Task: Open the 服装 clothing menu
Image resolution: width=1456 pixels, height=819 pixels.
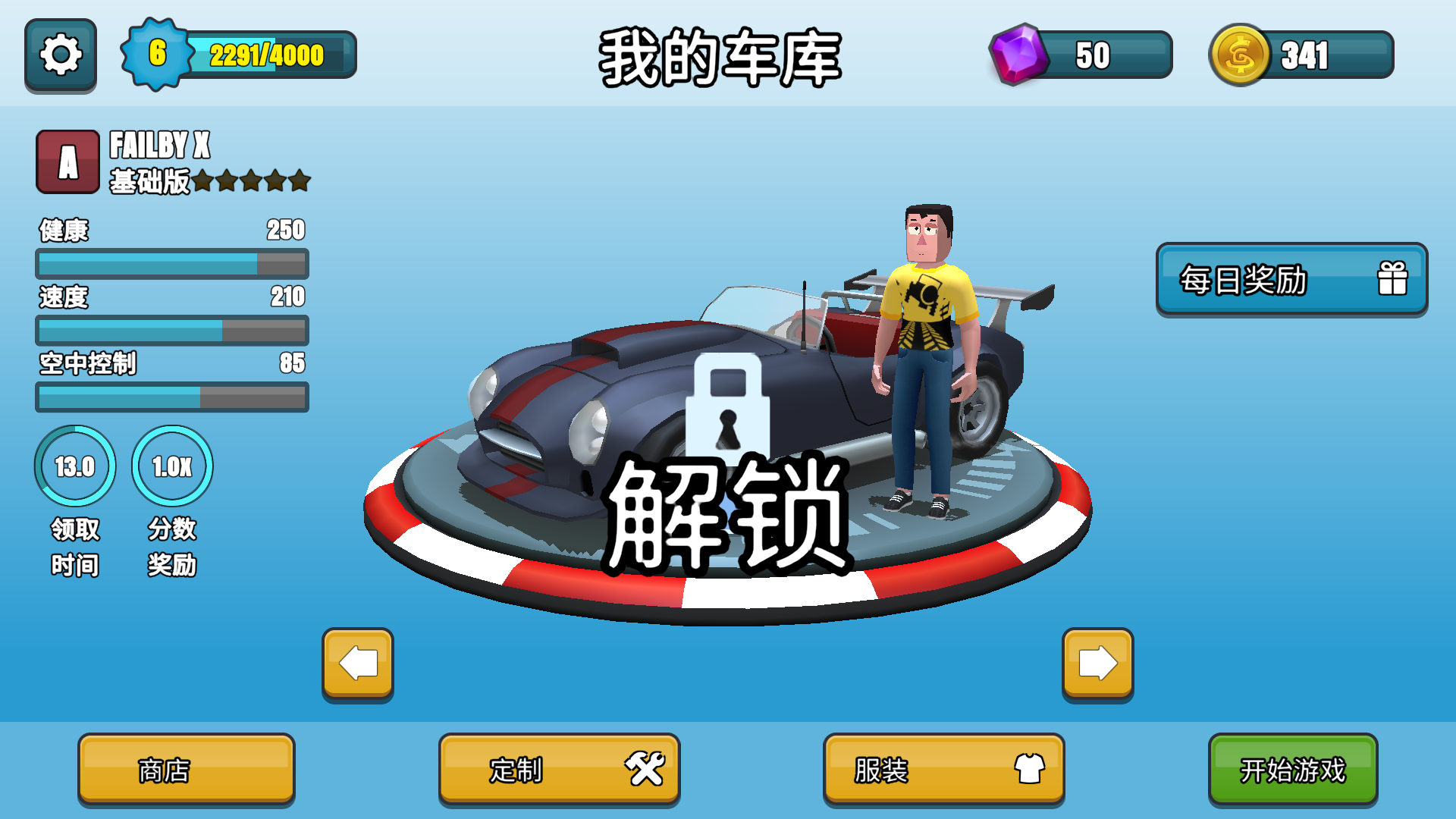Action: (x=943, y=770)
